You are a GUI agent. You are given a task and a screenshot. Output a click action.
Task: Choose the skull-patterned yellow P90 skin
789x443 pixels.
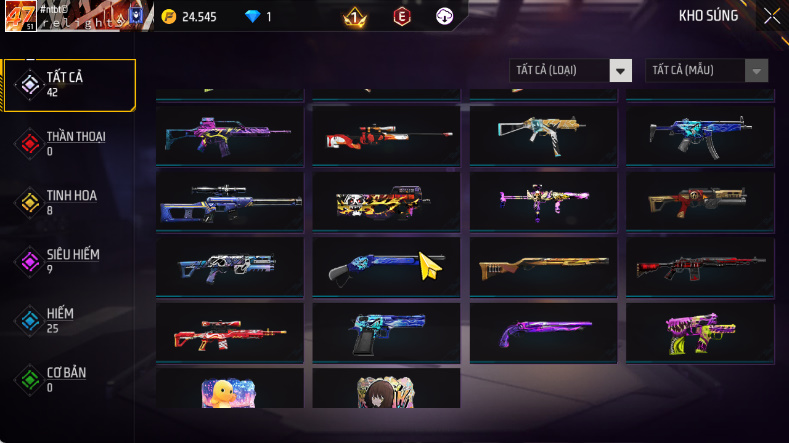click(385, 201)
